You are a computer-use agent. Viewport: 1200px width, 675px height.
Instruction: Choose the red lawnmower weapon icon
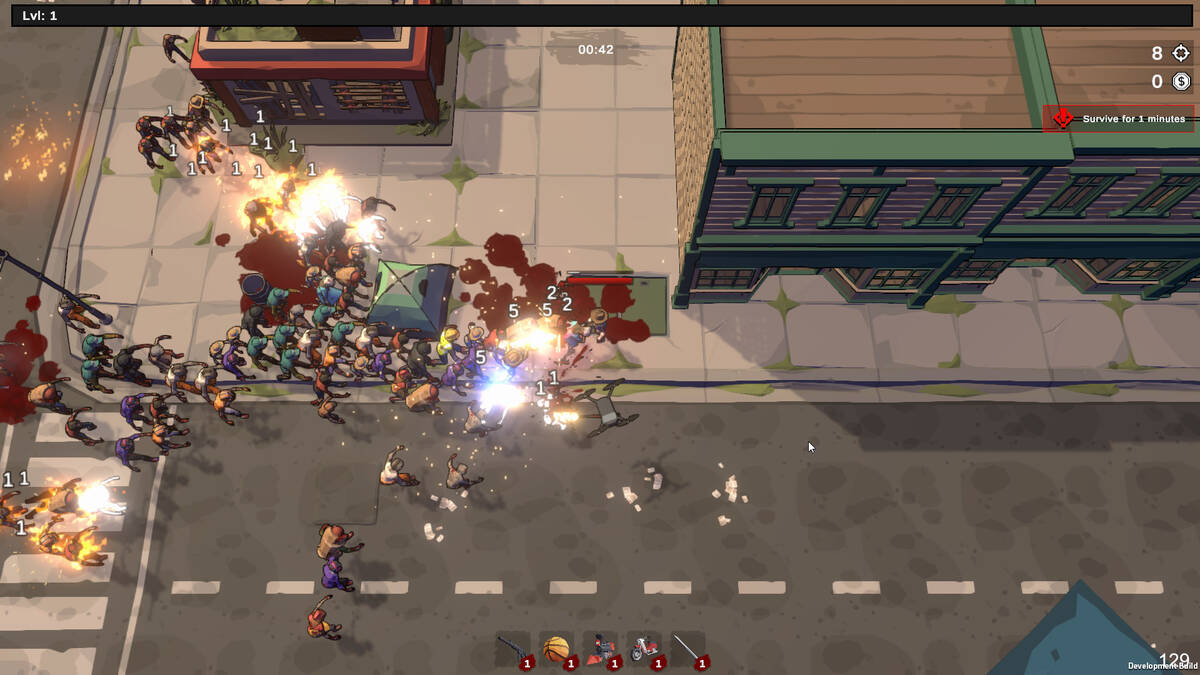[x=601, y=649]
